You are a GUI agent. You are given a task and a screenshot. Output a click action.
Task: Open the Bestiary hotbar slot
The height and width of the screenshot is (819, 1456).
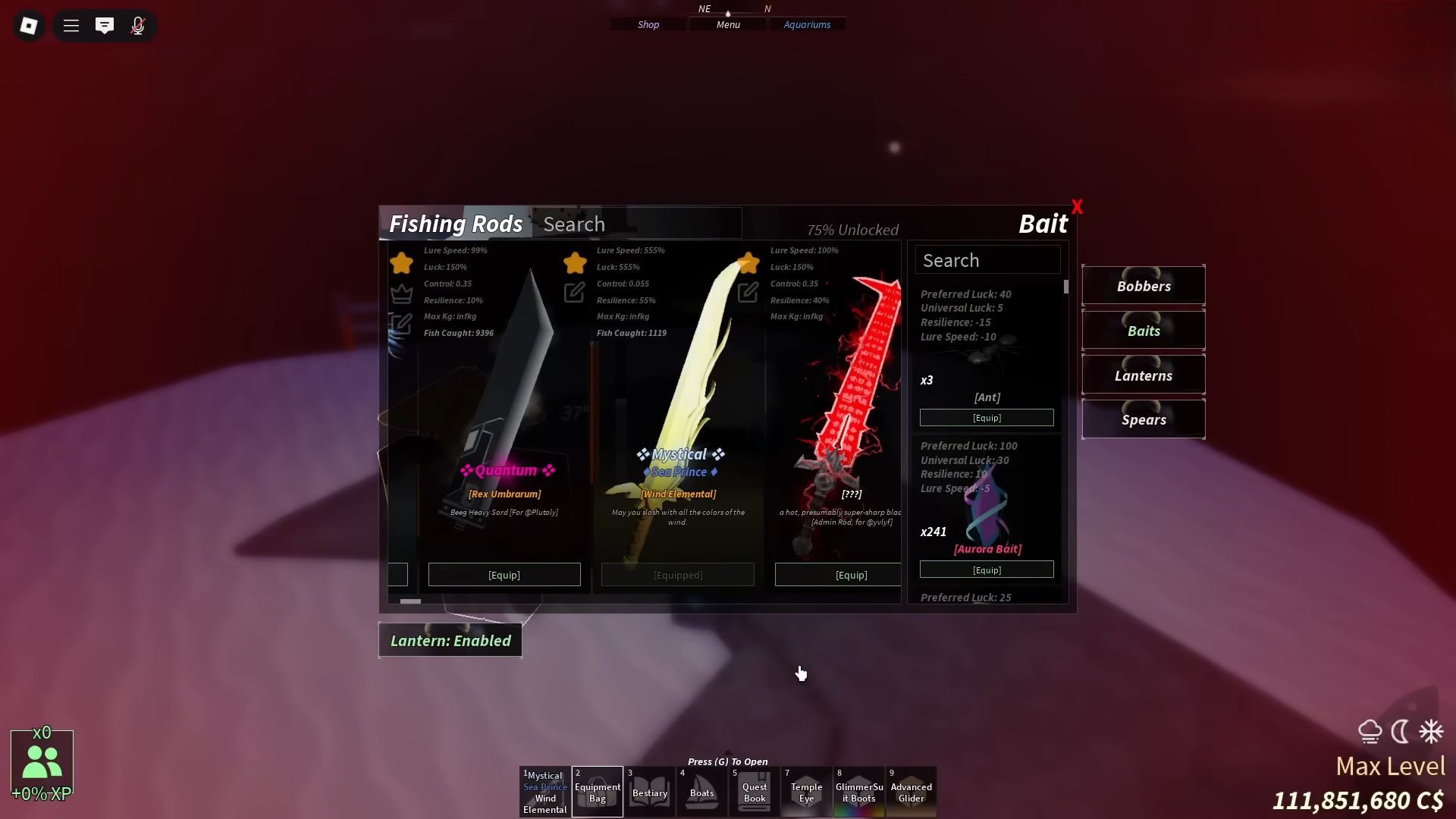pos(650,792)
